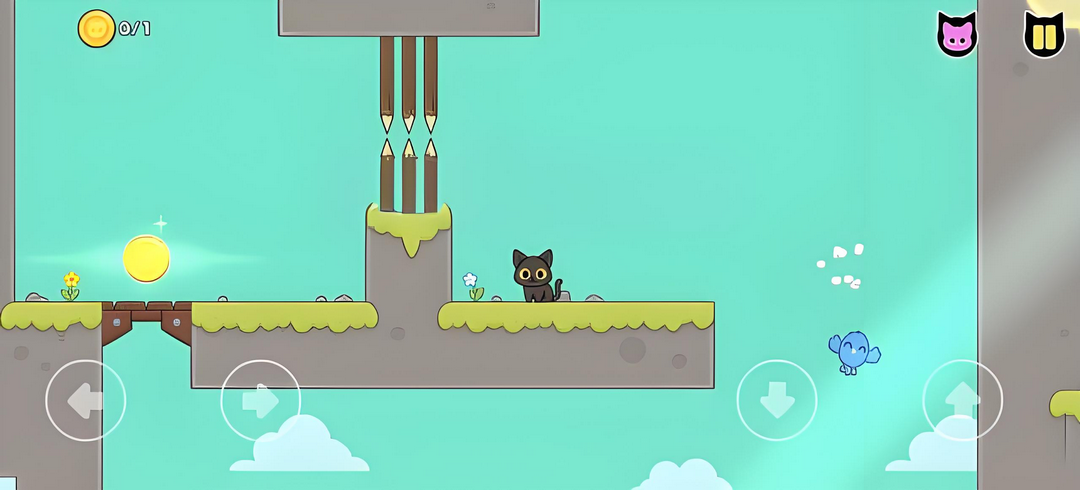Tap the left arrow movement button
Image resolution: width=1080 pixels, height=490 pixels.
[x=86, y=400]
